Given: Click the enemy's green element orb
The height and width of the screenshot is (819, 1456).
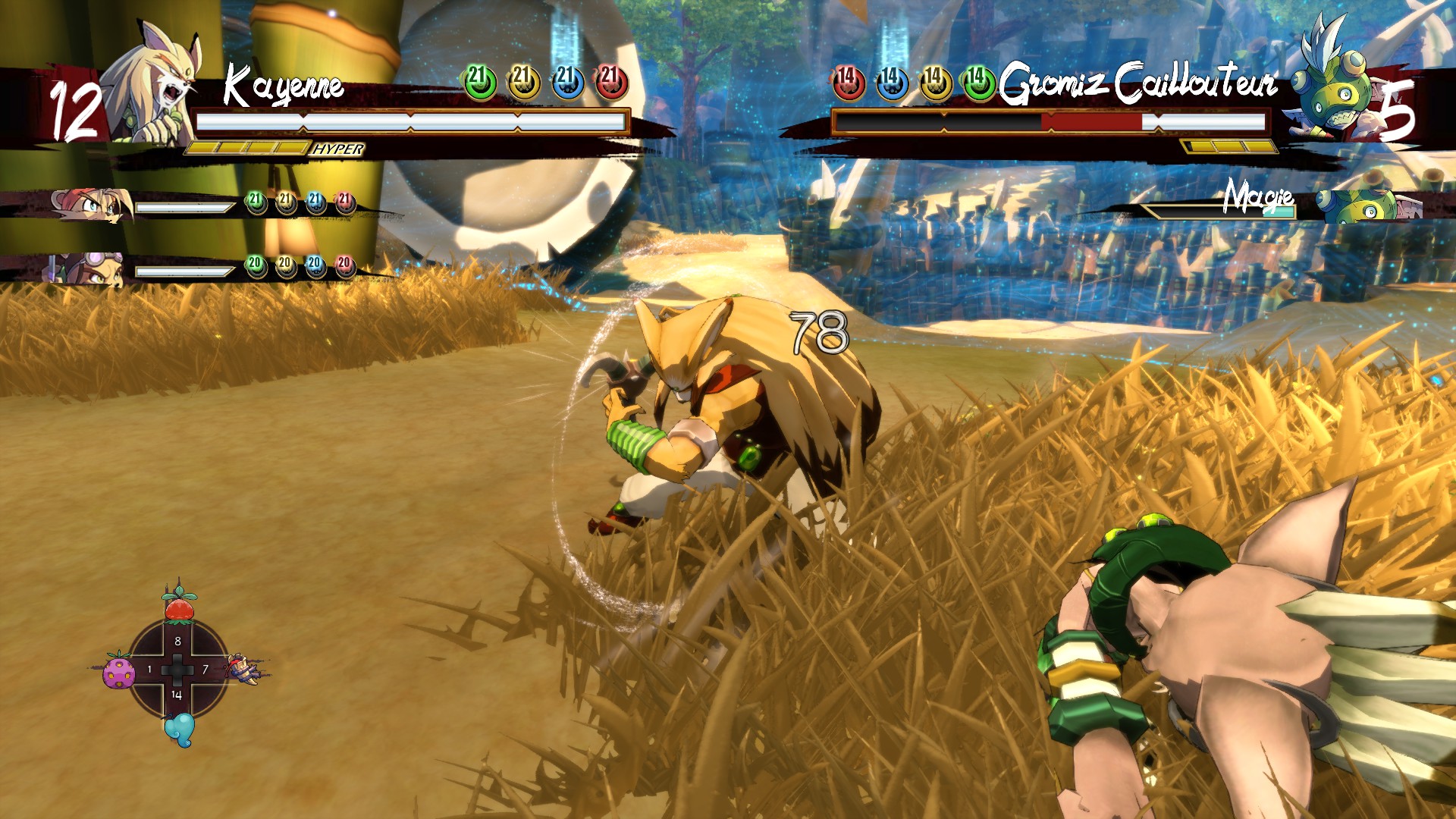Looking at the screenshot, I should (979, 82).
